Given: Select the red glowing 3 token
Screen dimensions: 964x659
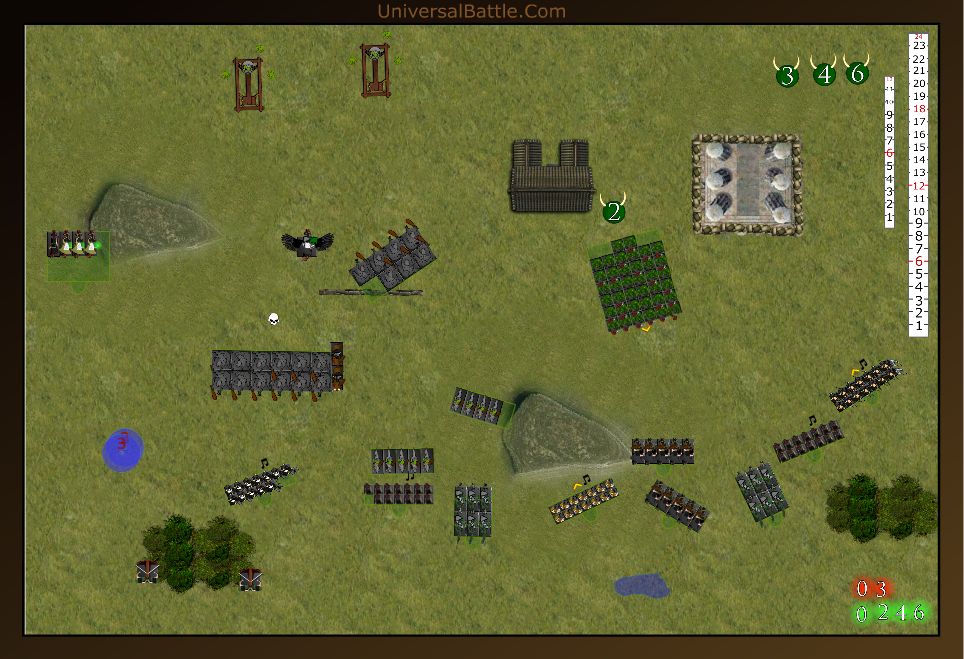Looking at the screenshot, I should coord(881,589).
